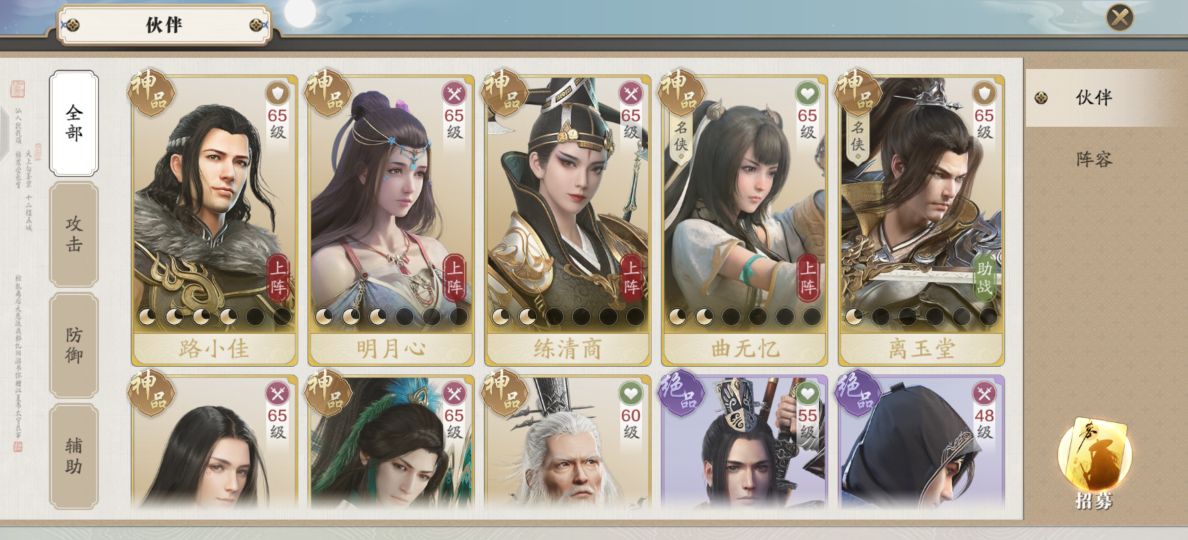Open the 伙伴 side menu entry
The width and height of the screenshot is (1188, 540).
click(x=1093, y=98)
